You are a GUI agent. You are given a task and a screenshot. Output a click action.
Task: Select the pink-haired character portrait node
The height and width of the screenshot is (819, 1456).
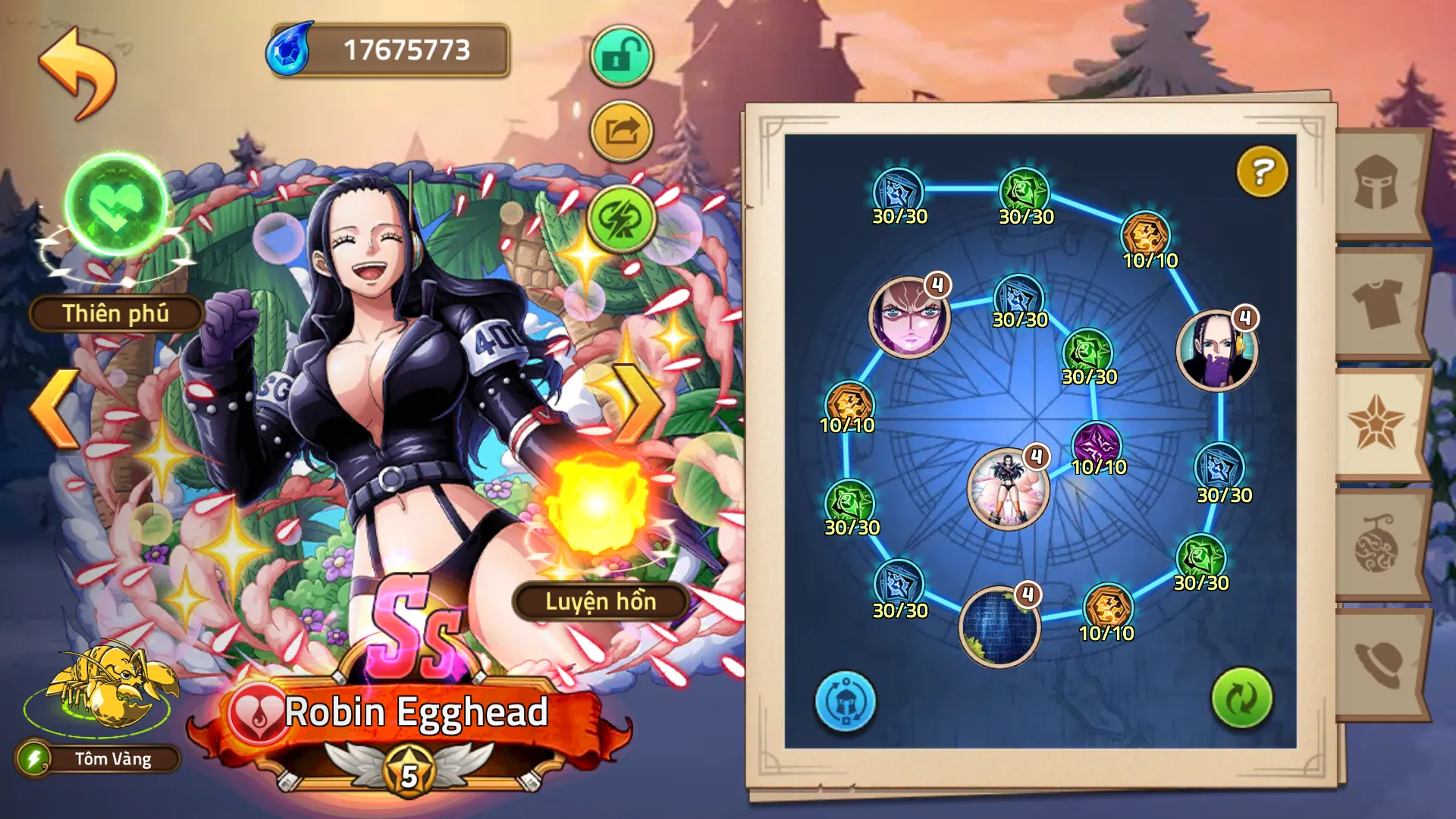coord(908,317)
